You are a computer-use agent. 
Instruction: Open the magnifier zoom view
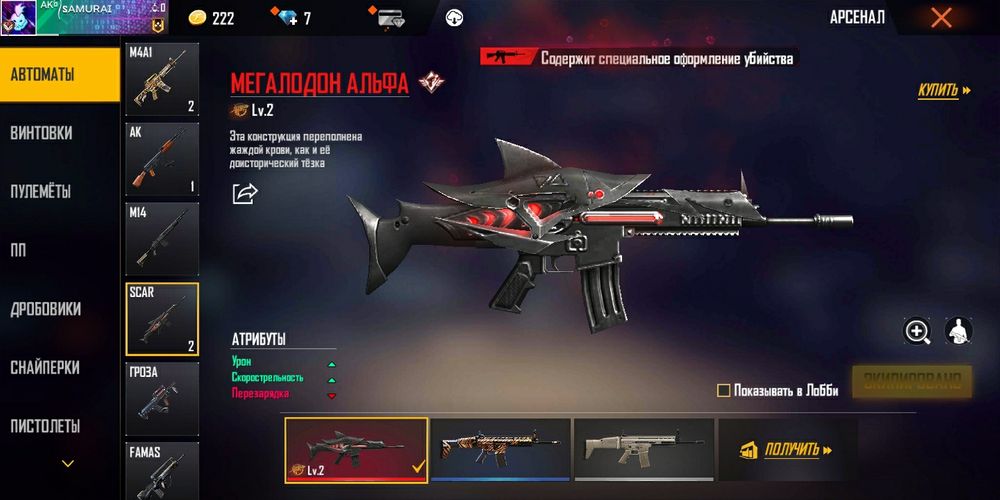[x=917, y=331]
